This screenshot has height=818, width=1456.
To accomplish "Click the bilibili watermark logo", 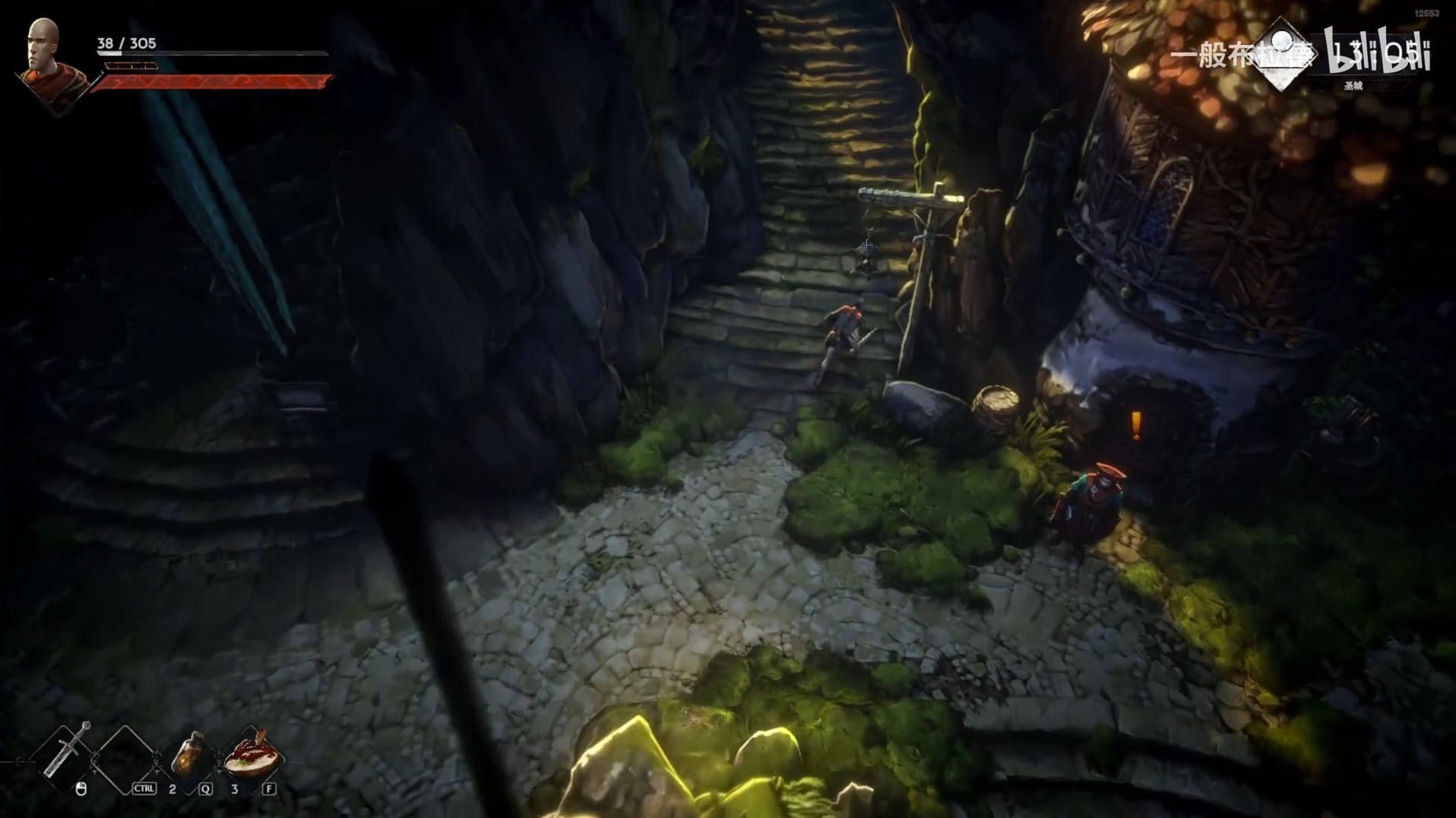I will click(1377, 50).
